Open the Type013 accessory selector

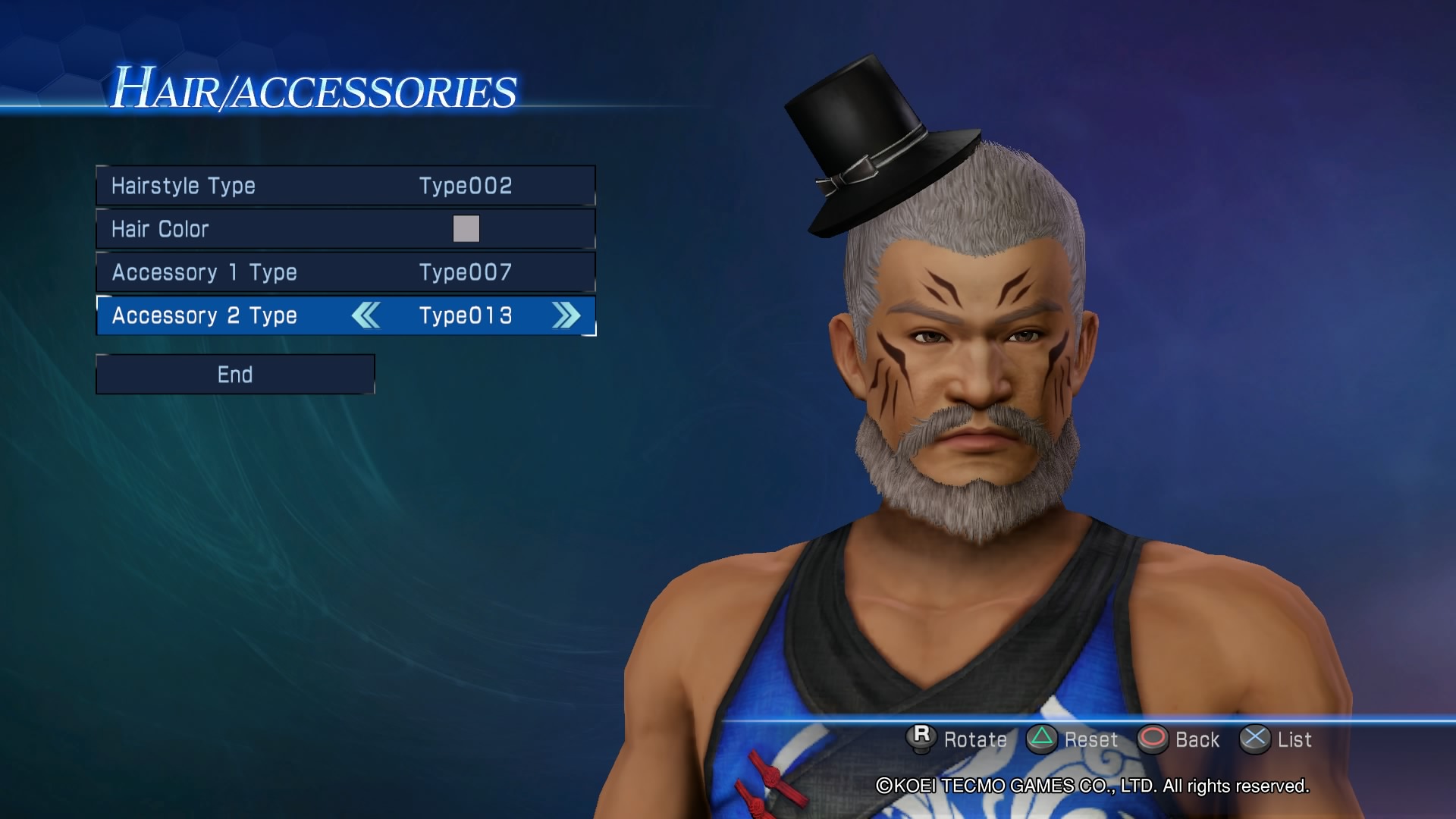(x=466, y=316)
